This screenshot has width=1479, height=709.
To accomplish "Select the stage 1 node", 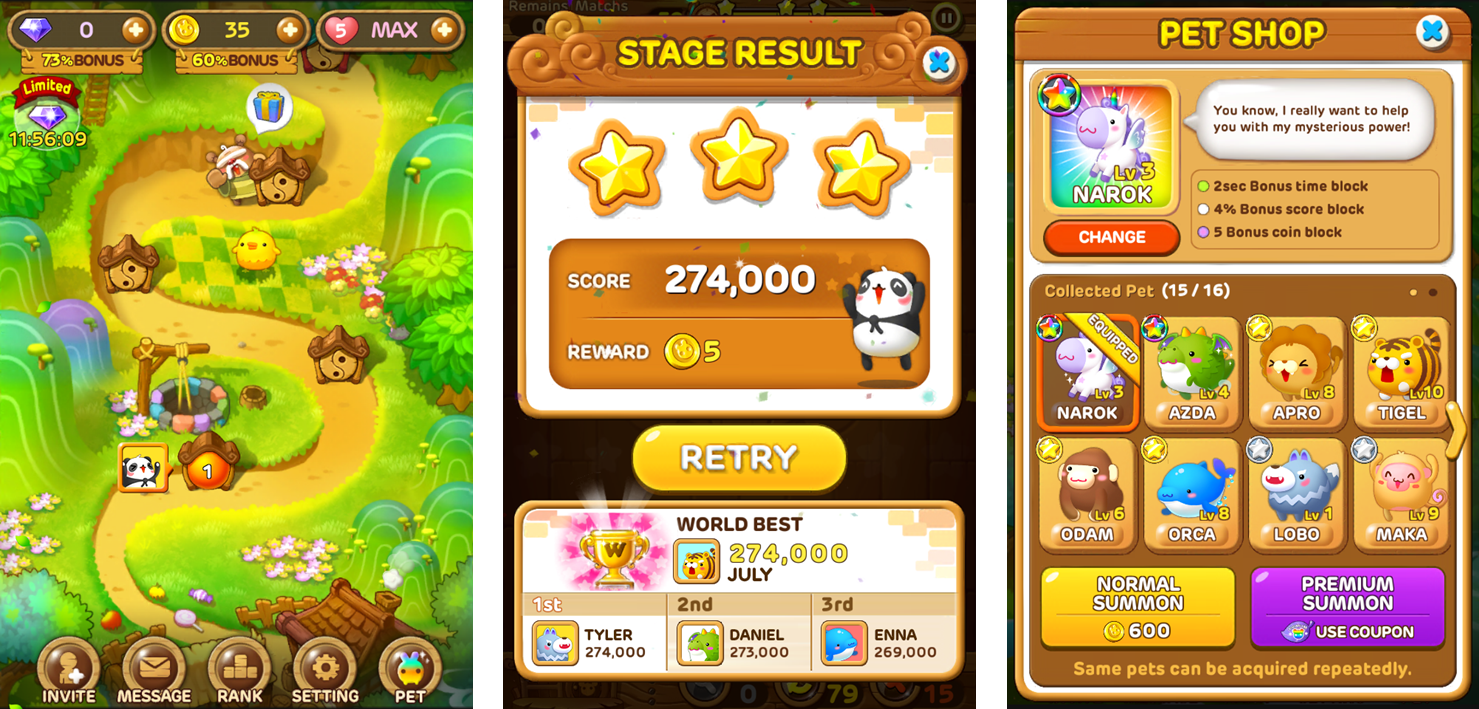I will point(208,468).
